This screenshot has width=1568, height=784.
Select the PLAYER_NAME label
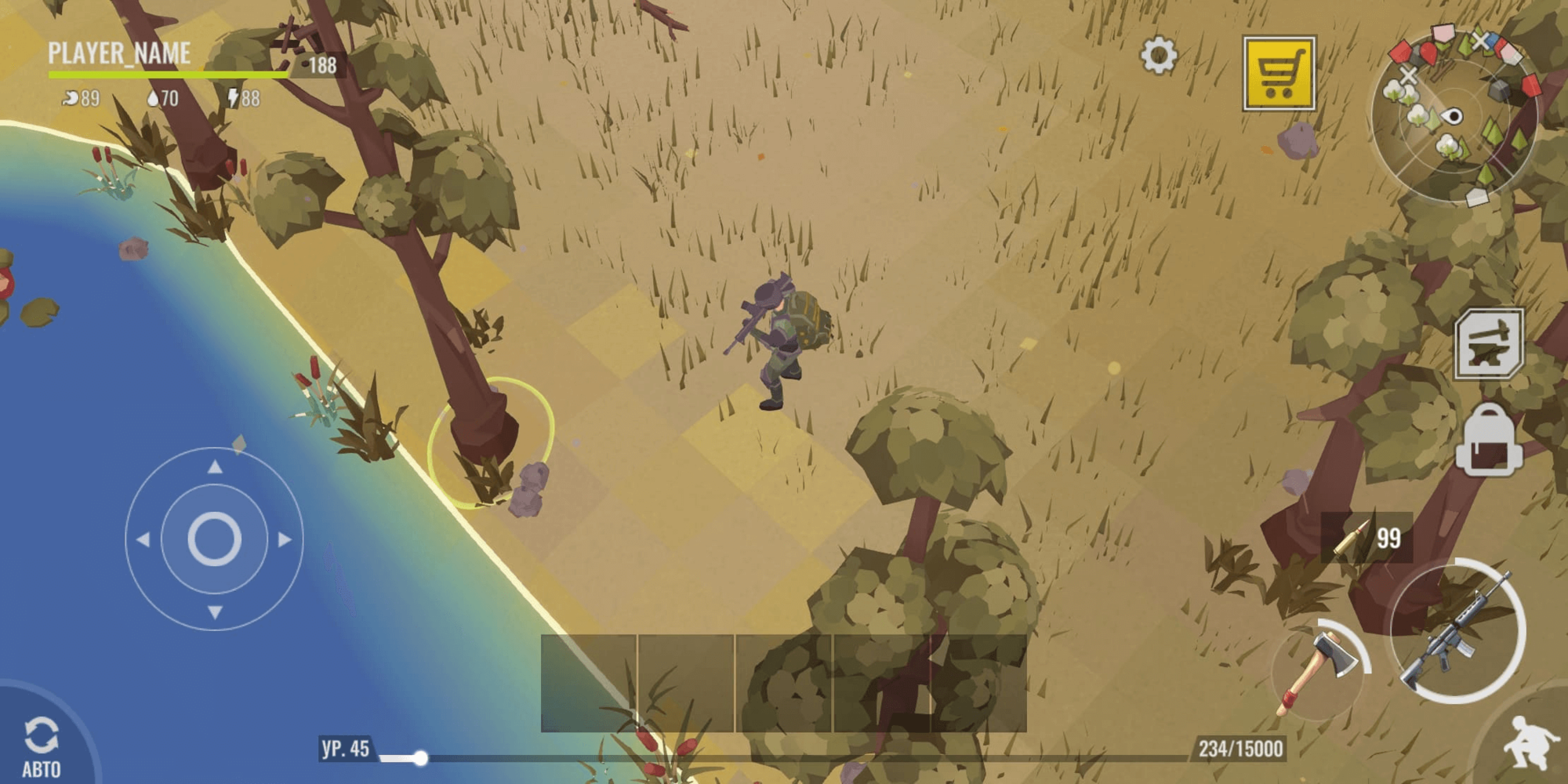pyautogui.click(x=119, y=54)
